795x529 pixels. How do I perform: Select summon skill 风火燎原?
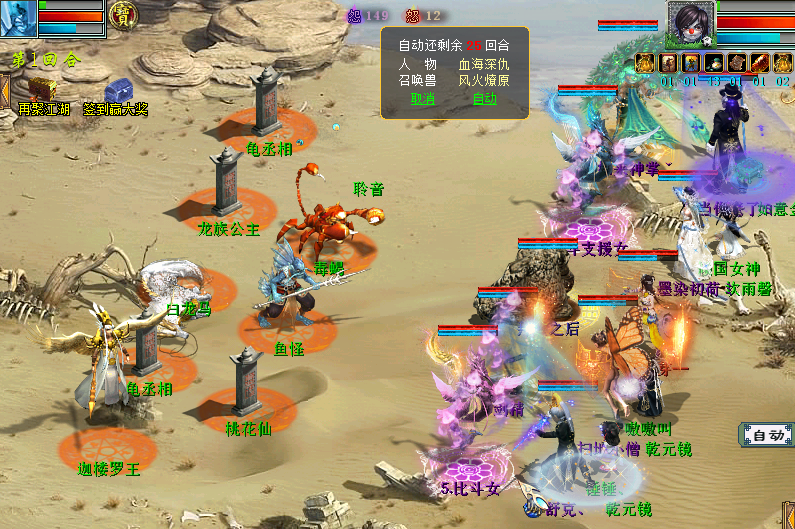tap(484, 82)
